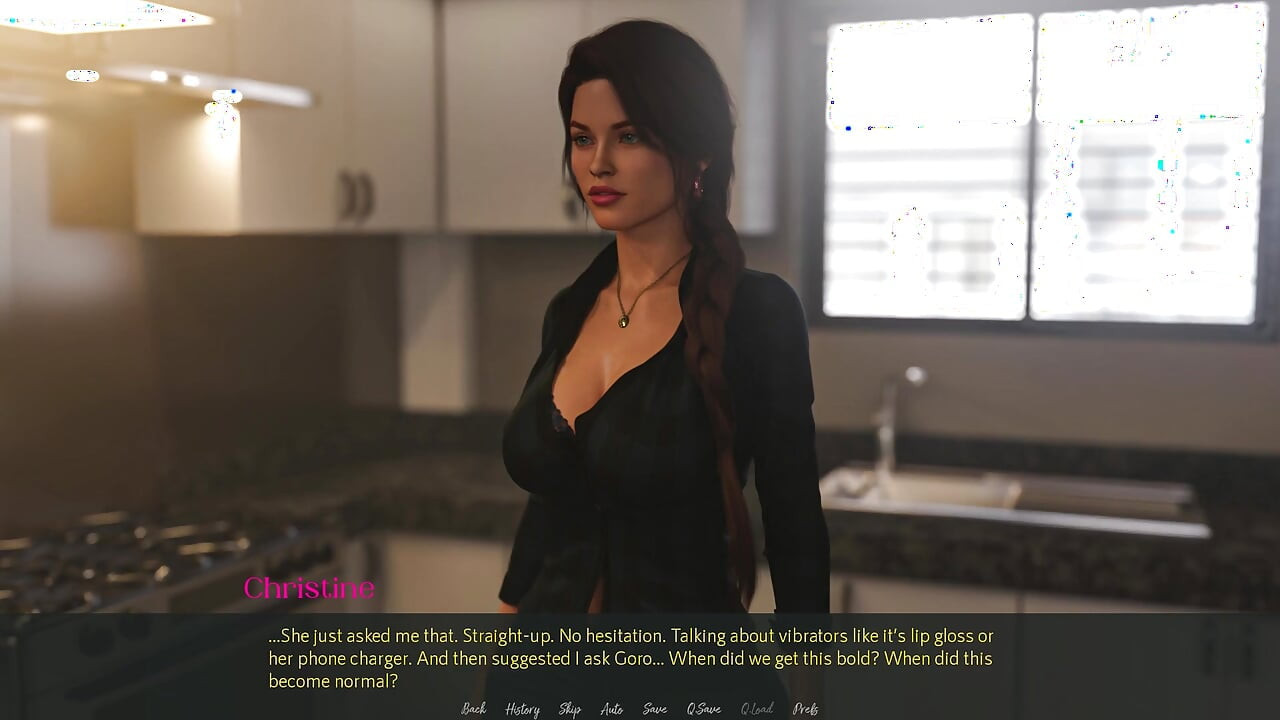The height and width of the screenshot is (720, 1280).
Task: Toggle Auto text advance
Action: (x=611, y=708)
